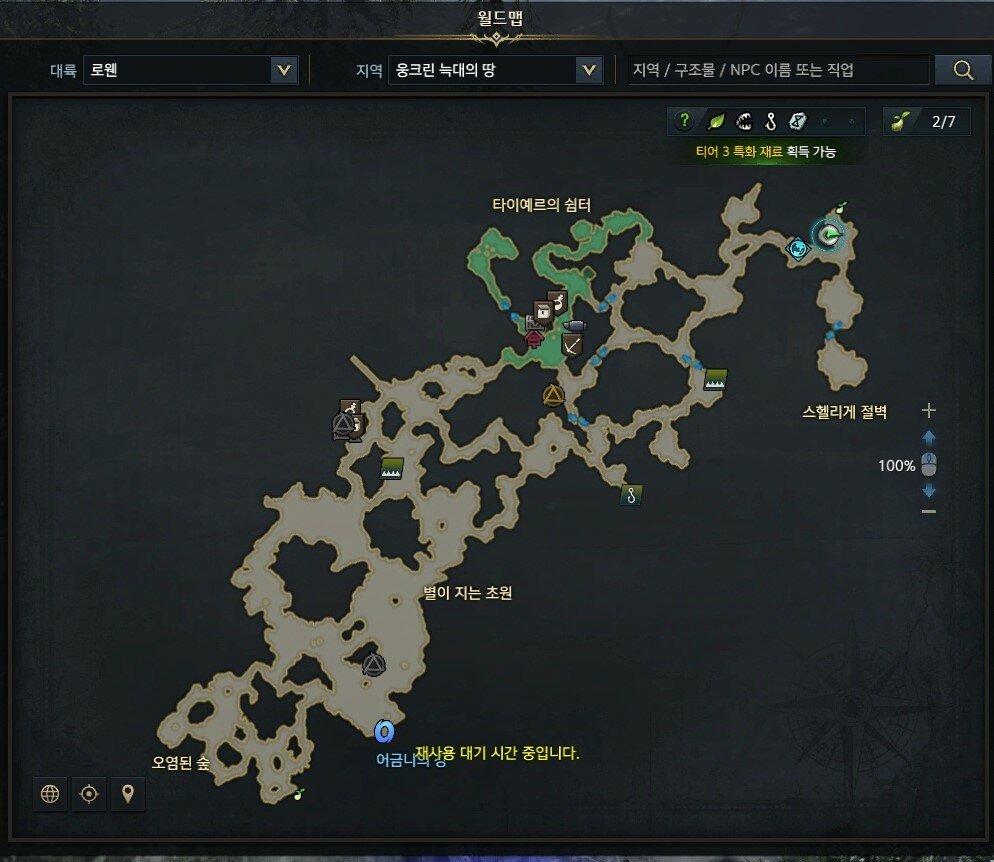Toggle the green leaf gathering filter
Screen dimensions: 994x862
pos(716,122)
